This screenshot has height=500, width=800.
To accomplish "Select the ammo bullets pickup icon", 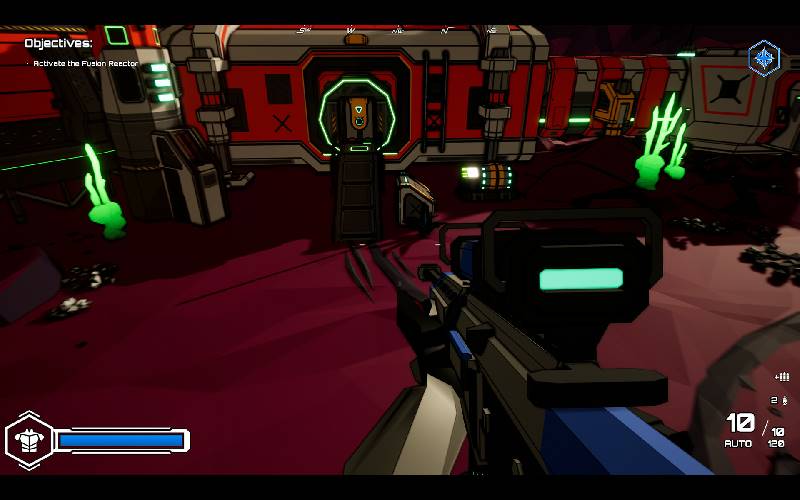I will [x=781, y=377].
